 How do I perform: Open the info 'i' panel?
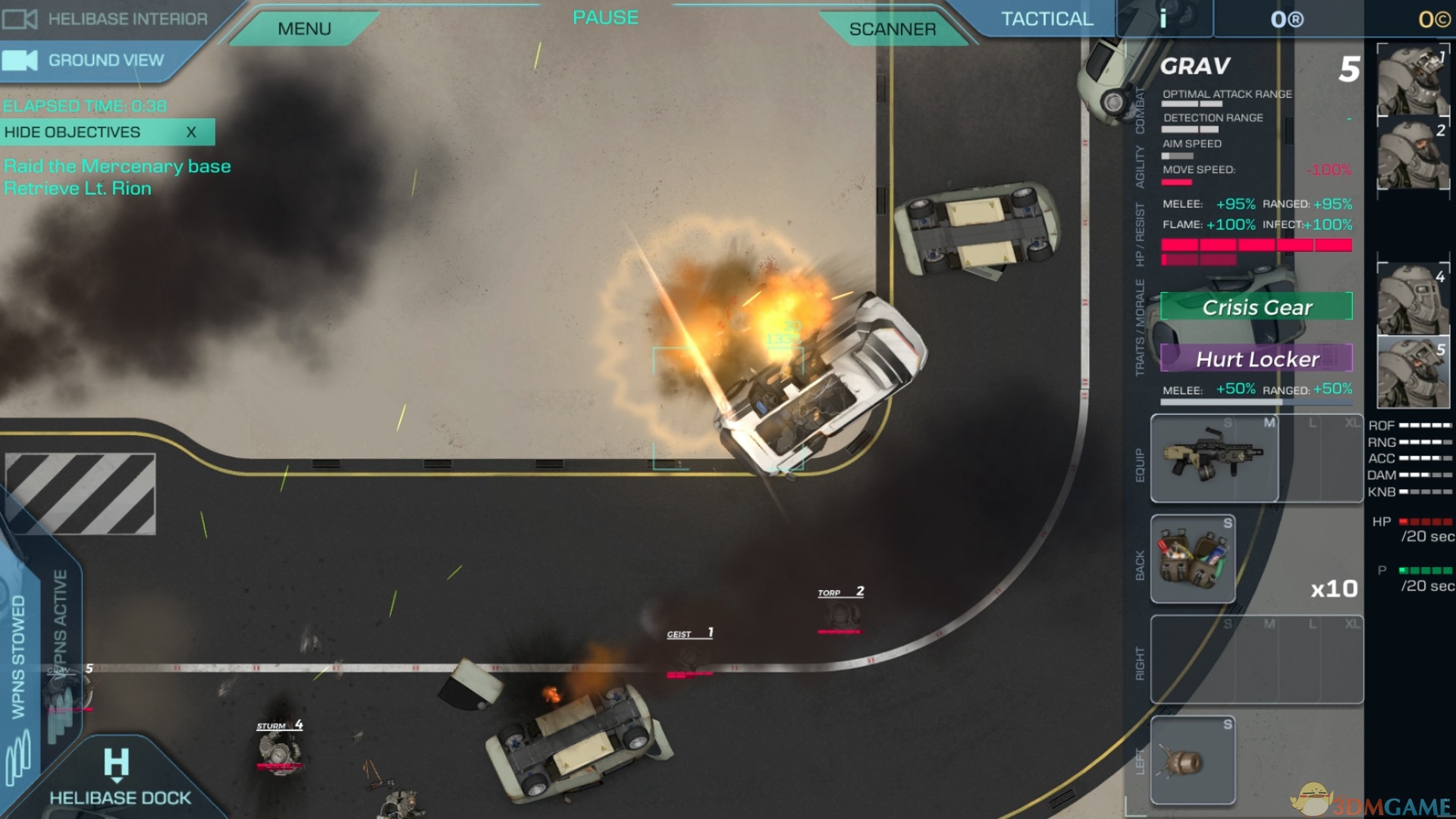pyautogui.click(x=1163, y=19)
